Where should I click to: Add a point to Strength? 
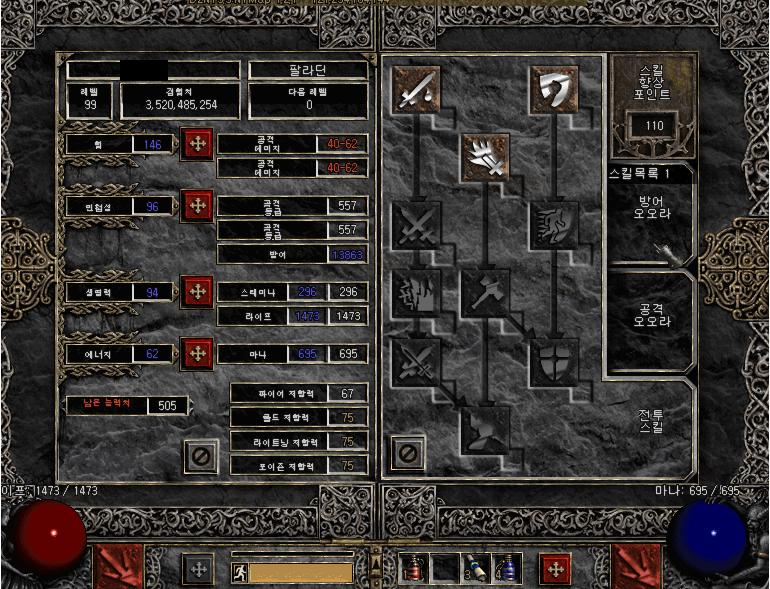coord(196,145)
